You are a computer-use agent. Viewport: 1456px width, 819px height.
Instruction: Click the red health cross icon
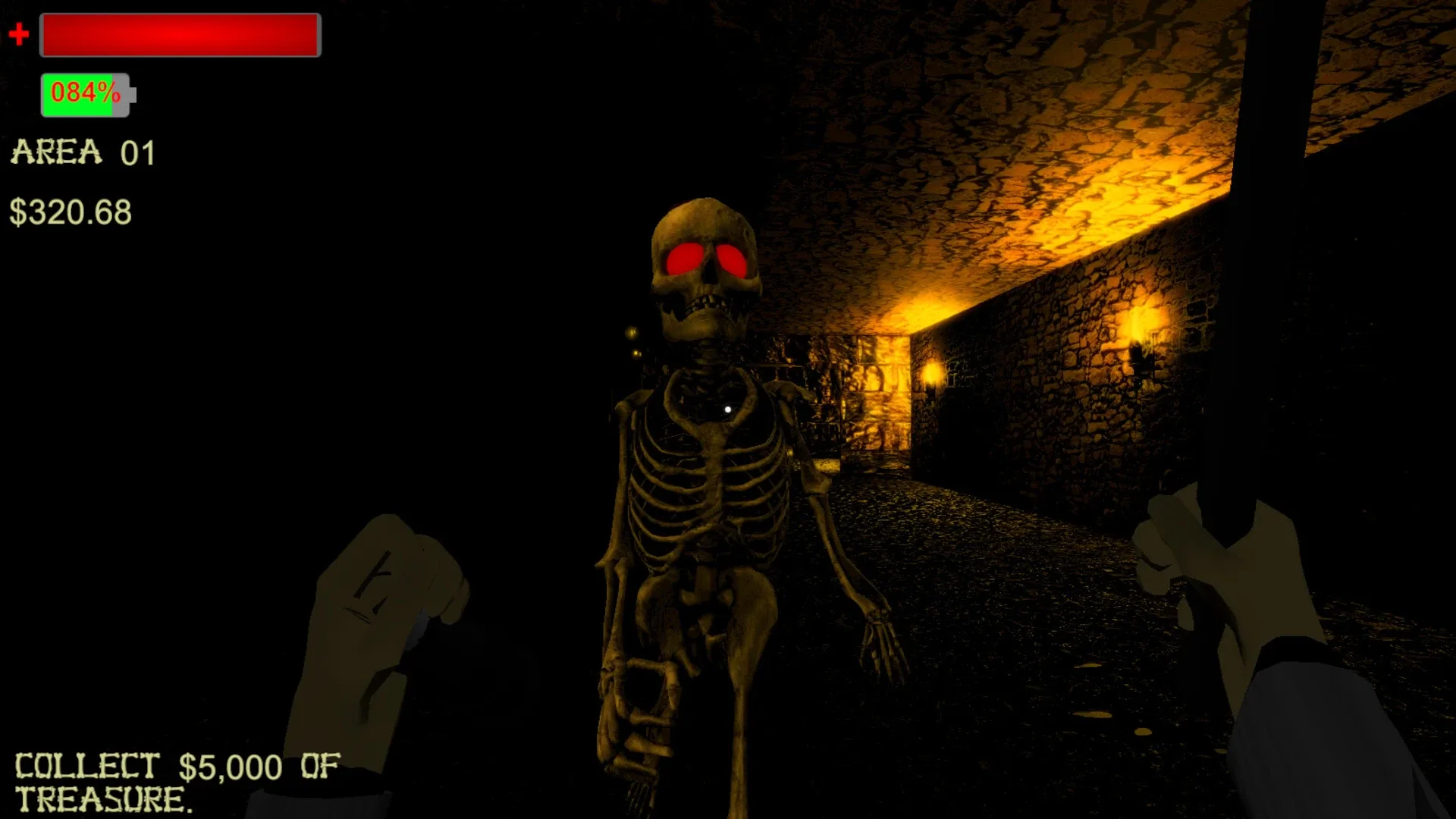(20, 33)
